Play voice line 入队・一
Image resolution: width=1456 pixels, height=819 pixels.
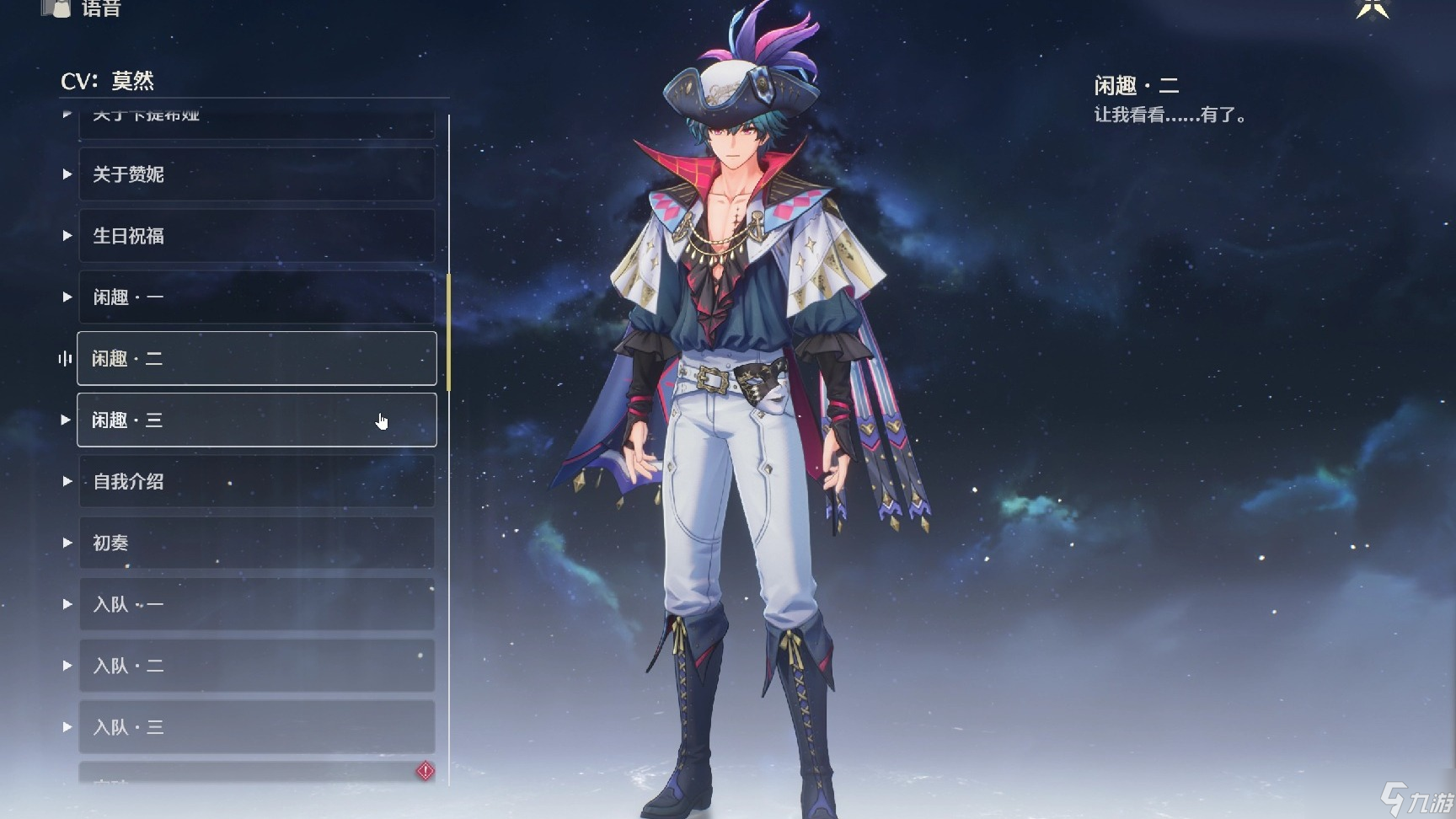pyautogui.click(x=256, y=604)
